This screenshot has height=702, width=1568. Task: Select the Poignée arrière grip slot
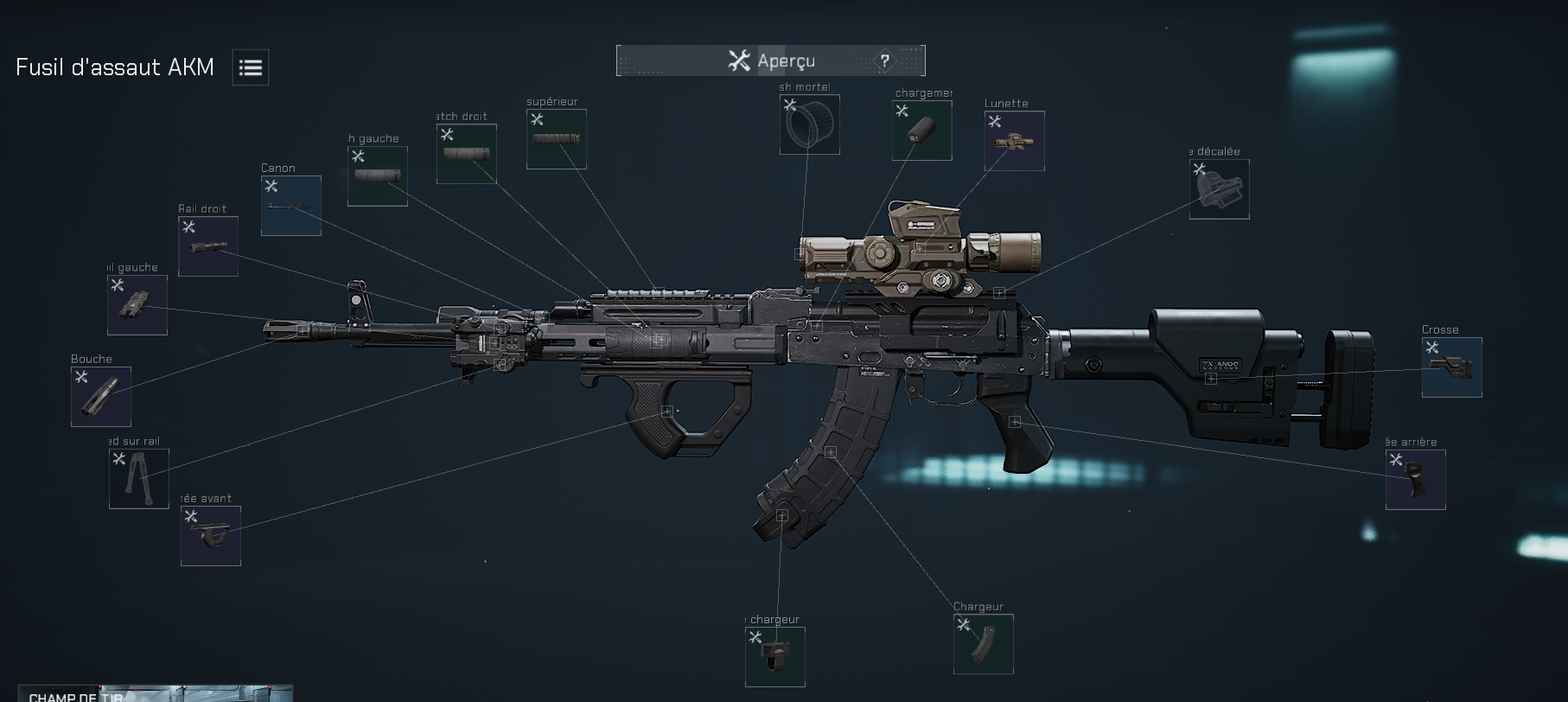(1416, 481)
